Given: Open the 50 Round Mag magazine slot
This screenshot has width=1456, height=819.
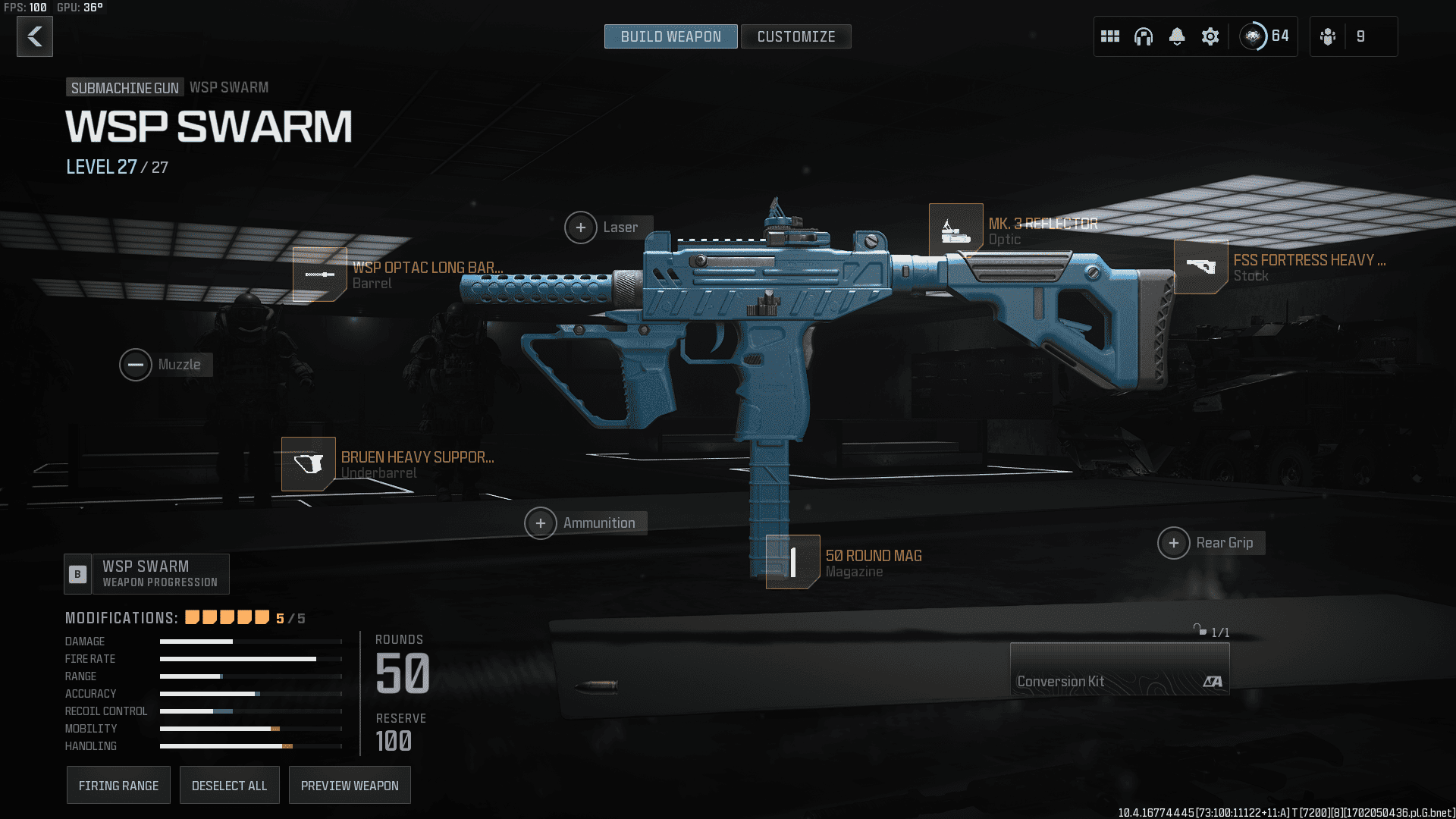Looking at the screenshot, I should (x=792, y=562).
